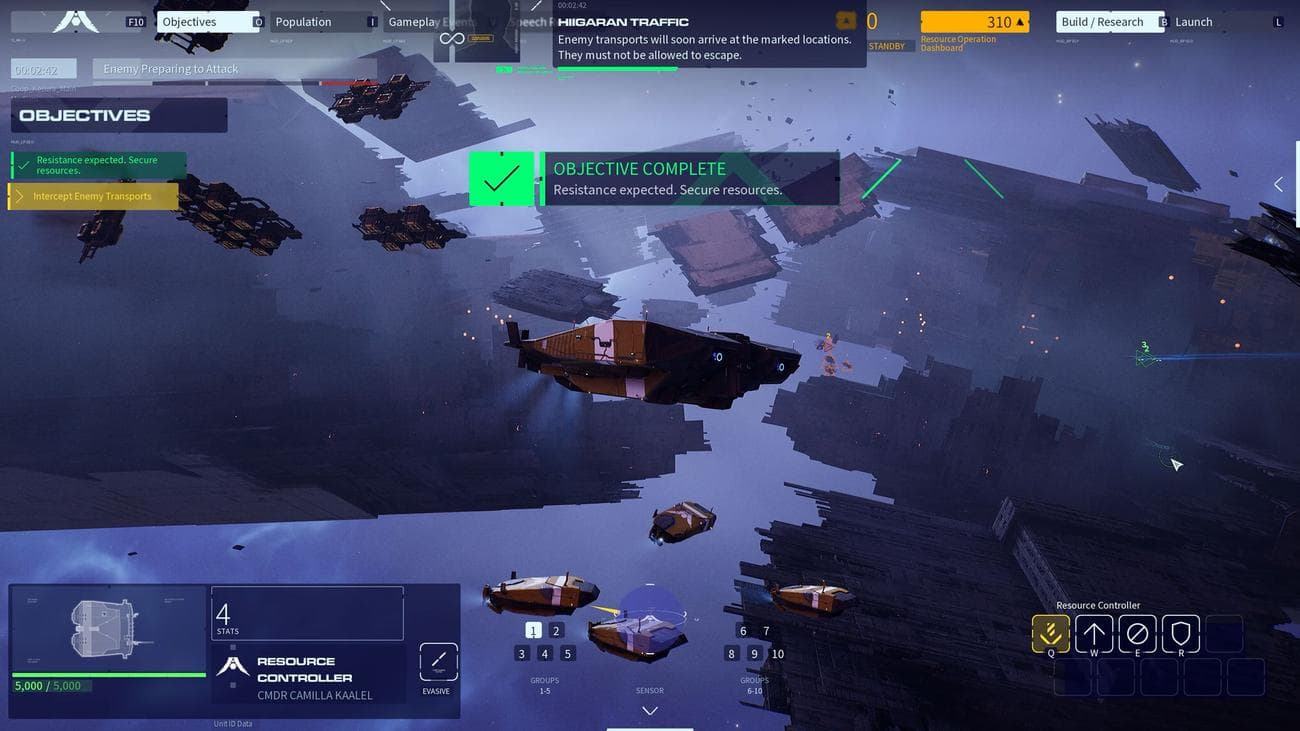The width and height of the screenshot is (1300, 731).
Task: Trigger the Stop command icon (E)
Action: (x=1137, y=633)
